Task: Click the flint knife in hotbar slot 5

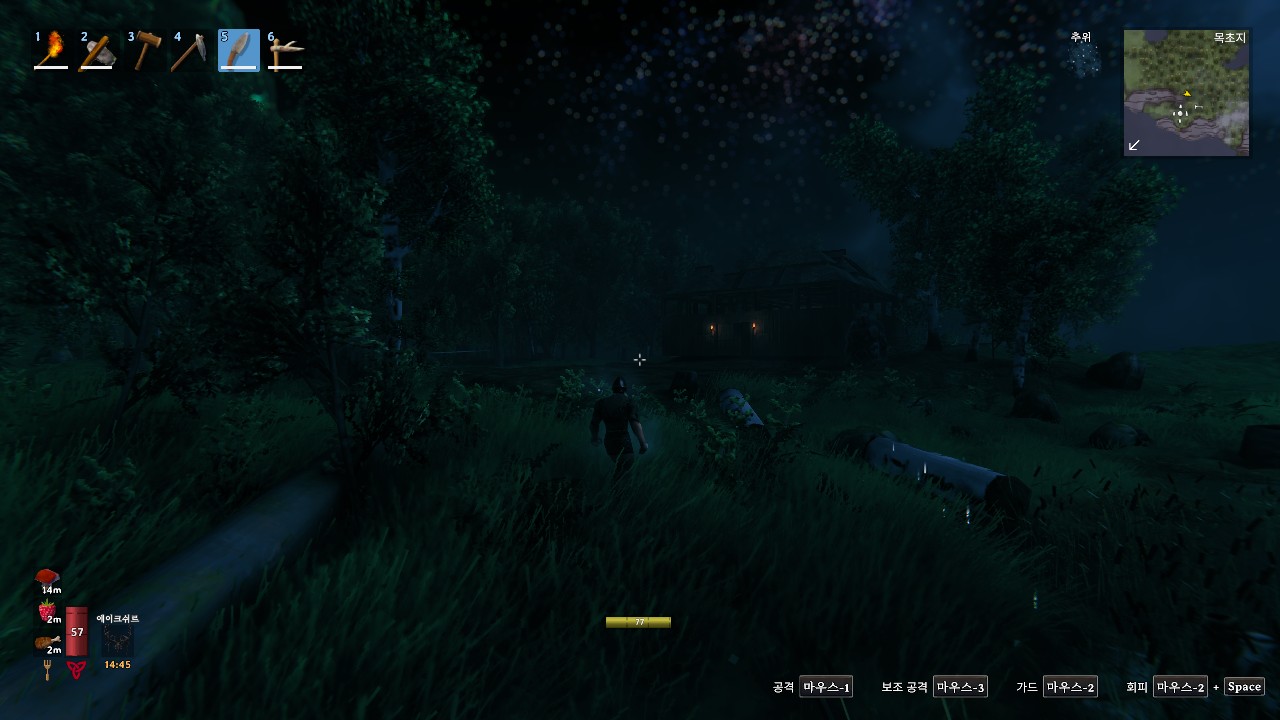Action: tap(239, 48)
